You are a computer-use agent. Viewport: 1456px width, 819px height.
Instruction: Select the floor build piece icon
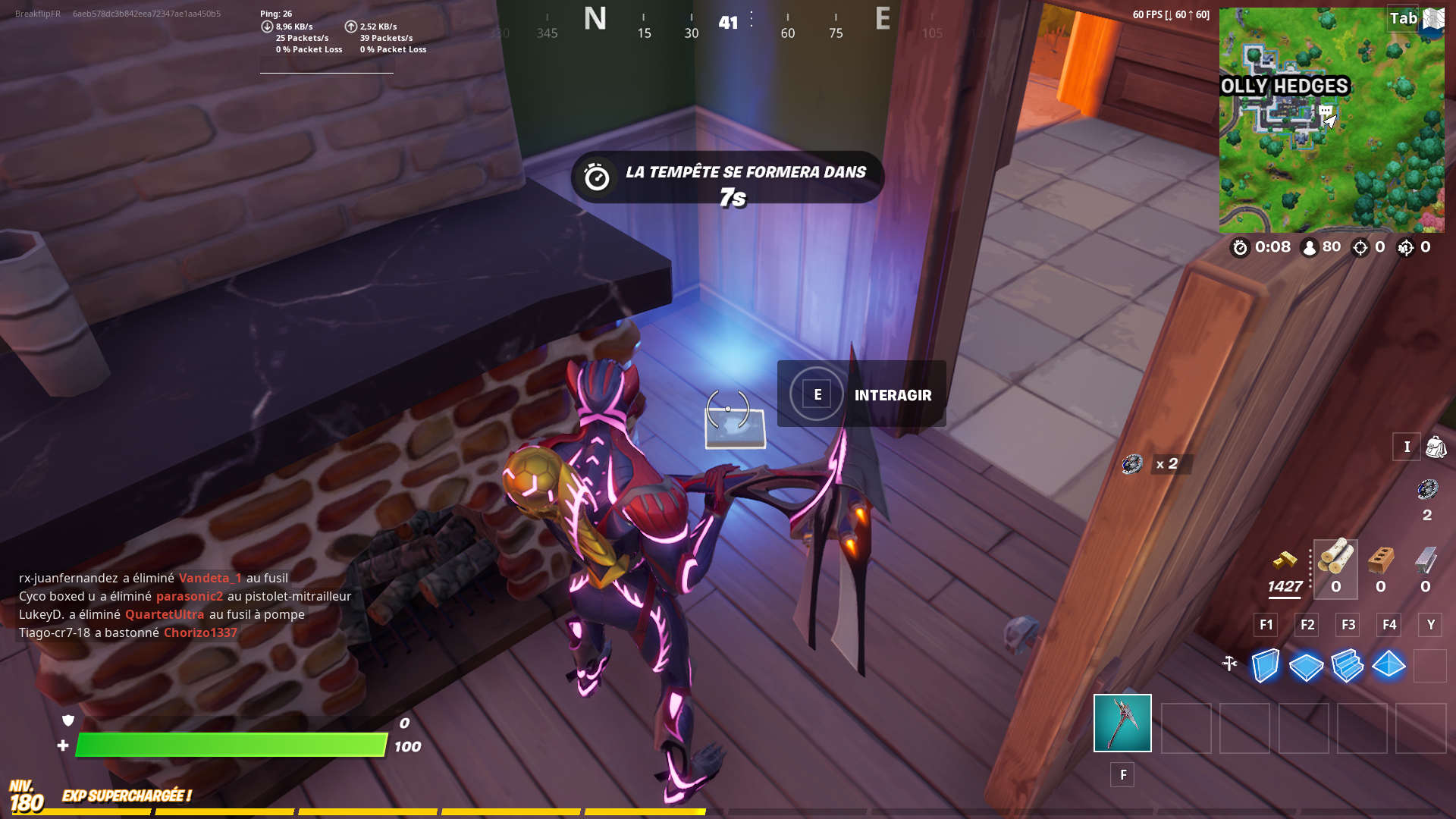pos(1306,666)
